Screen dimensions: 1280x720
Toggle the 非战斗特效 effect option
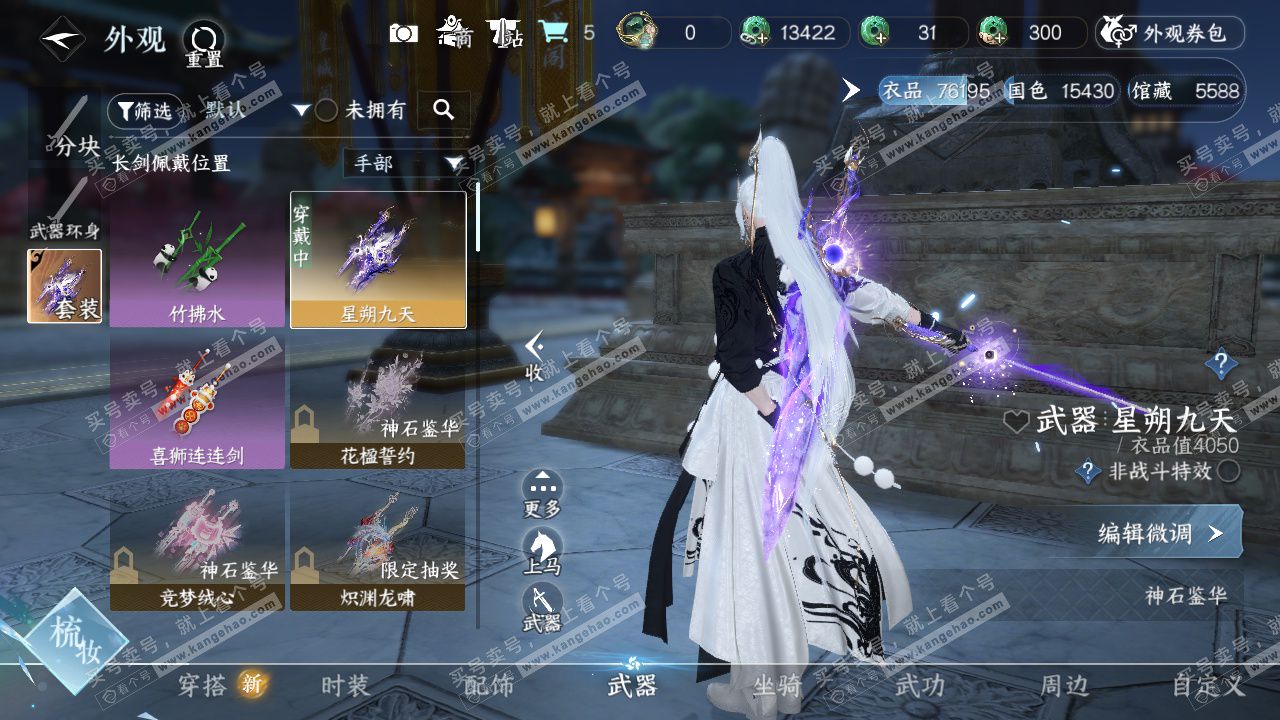click(x=1228, y=471)
